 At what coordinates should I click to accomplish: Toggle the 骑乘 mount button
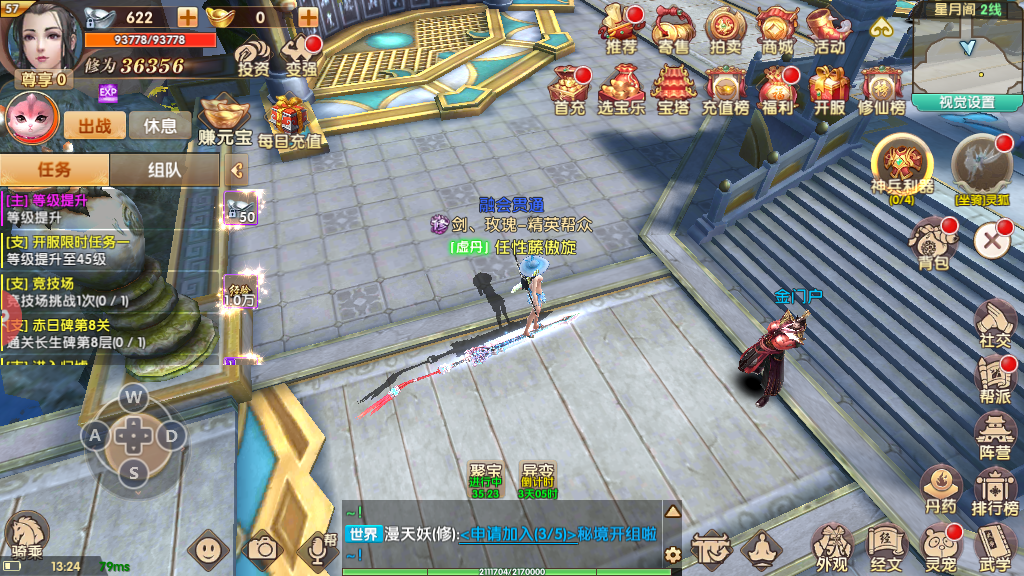[x=26, y=535]
